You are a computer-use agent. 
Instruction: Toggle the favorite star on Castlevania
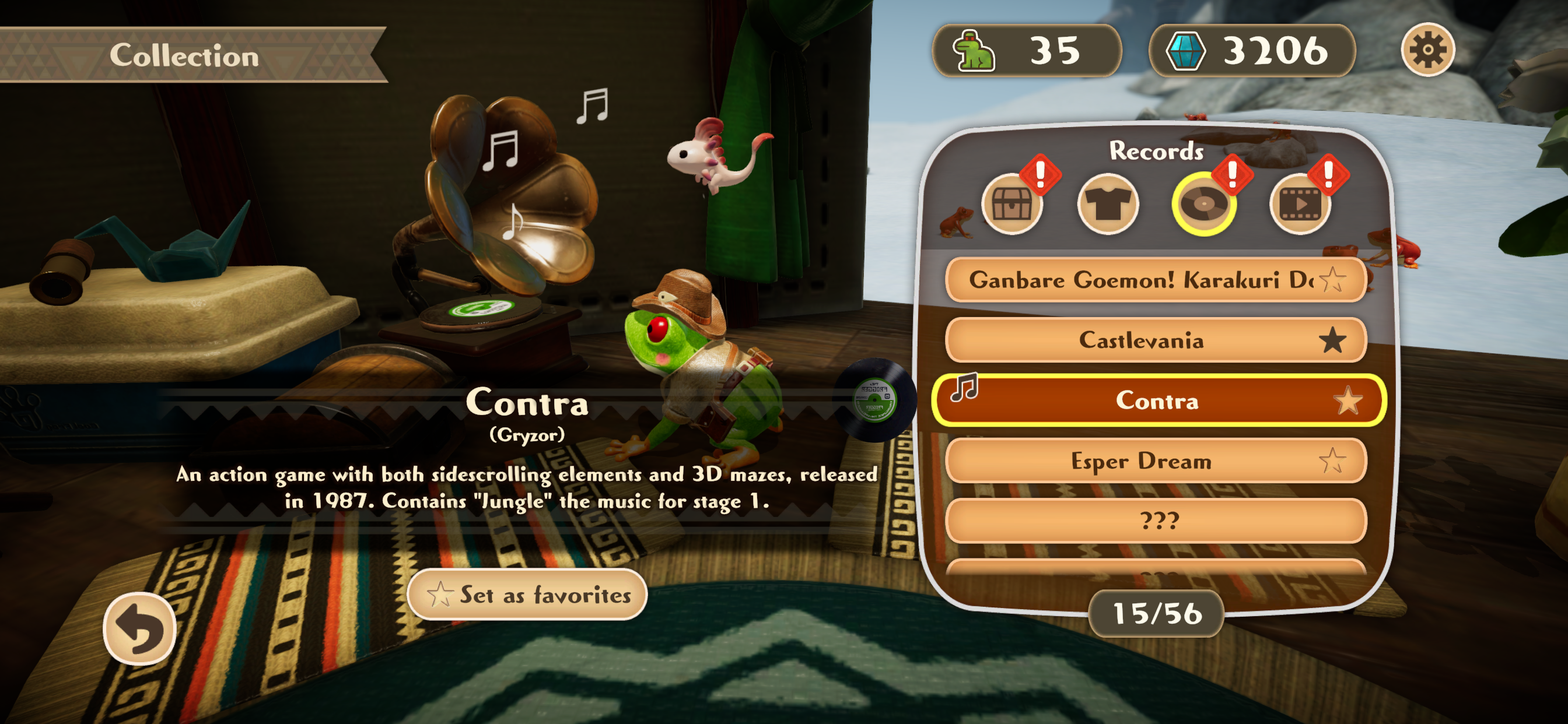(1332, 340)
